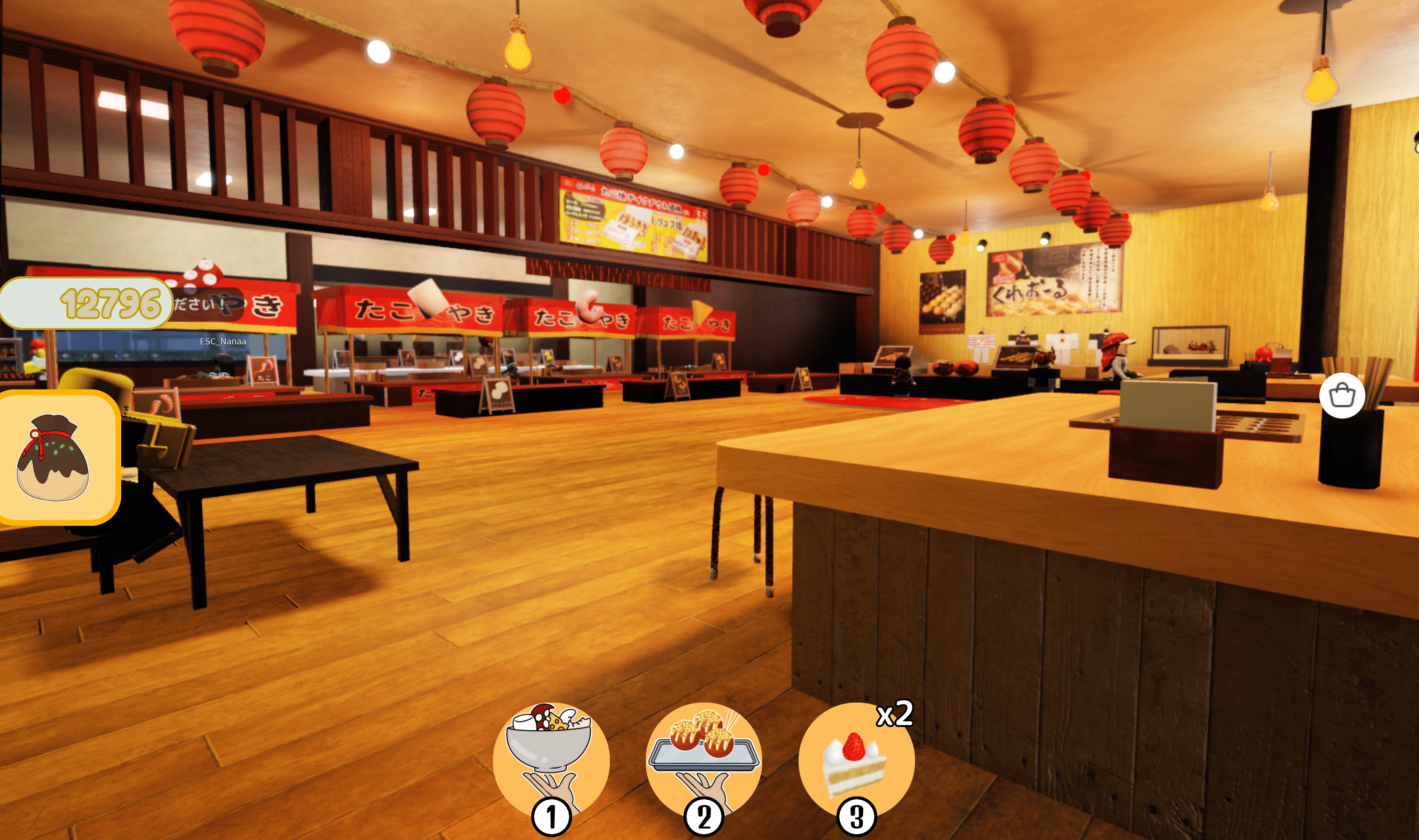The height and width of the screenshot is (840, 1419).
Task: Open the shopping bag icon
Action: pyautogui.click(x=1341, y=395)
